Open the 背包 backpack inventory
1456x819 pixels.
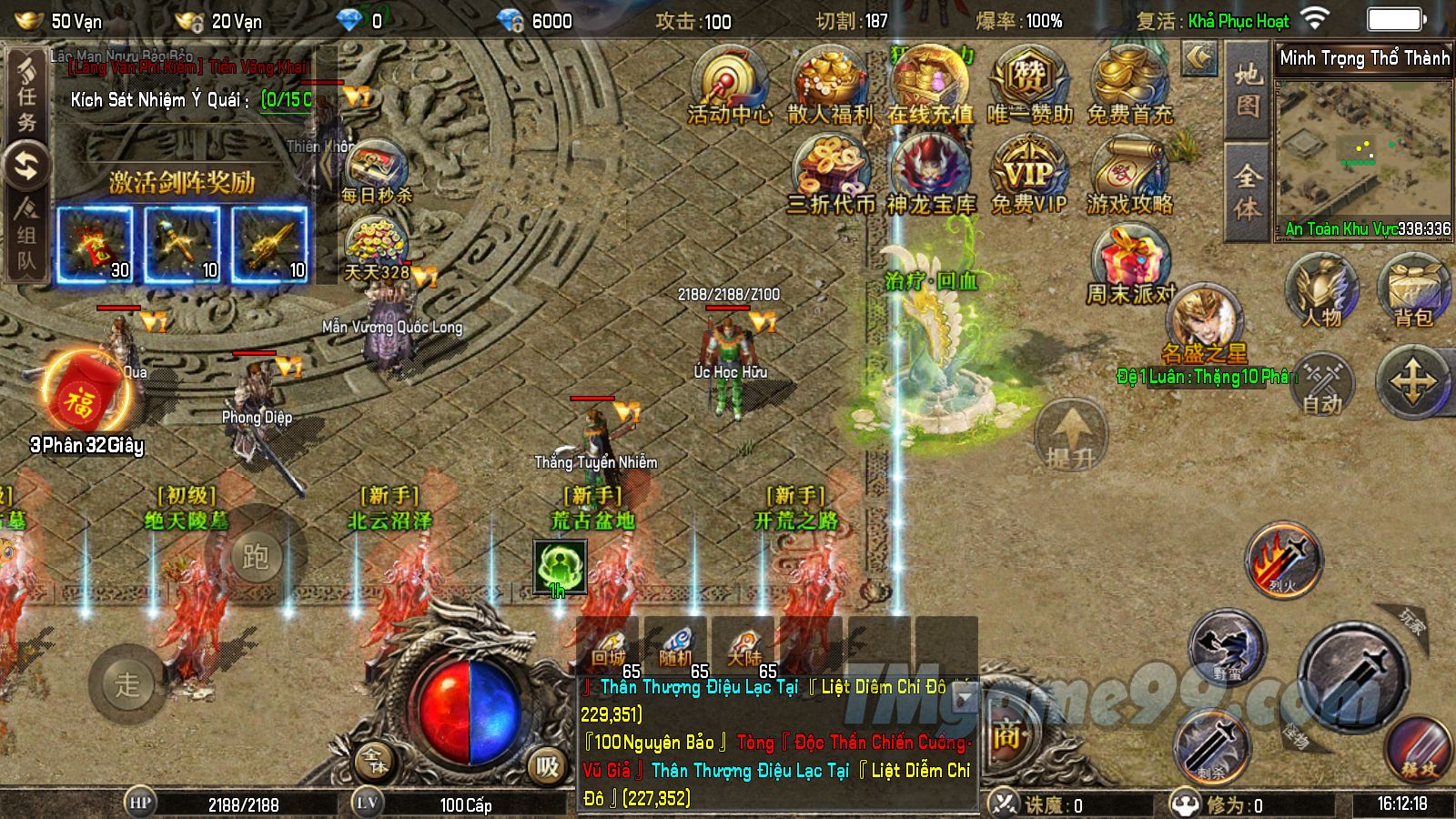point(1413,291)
